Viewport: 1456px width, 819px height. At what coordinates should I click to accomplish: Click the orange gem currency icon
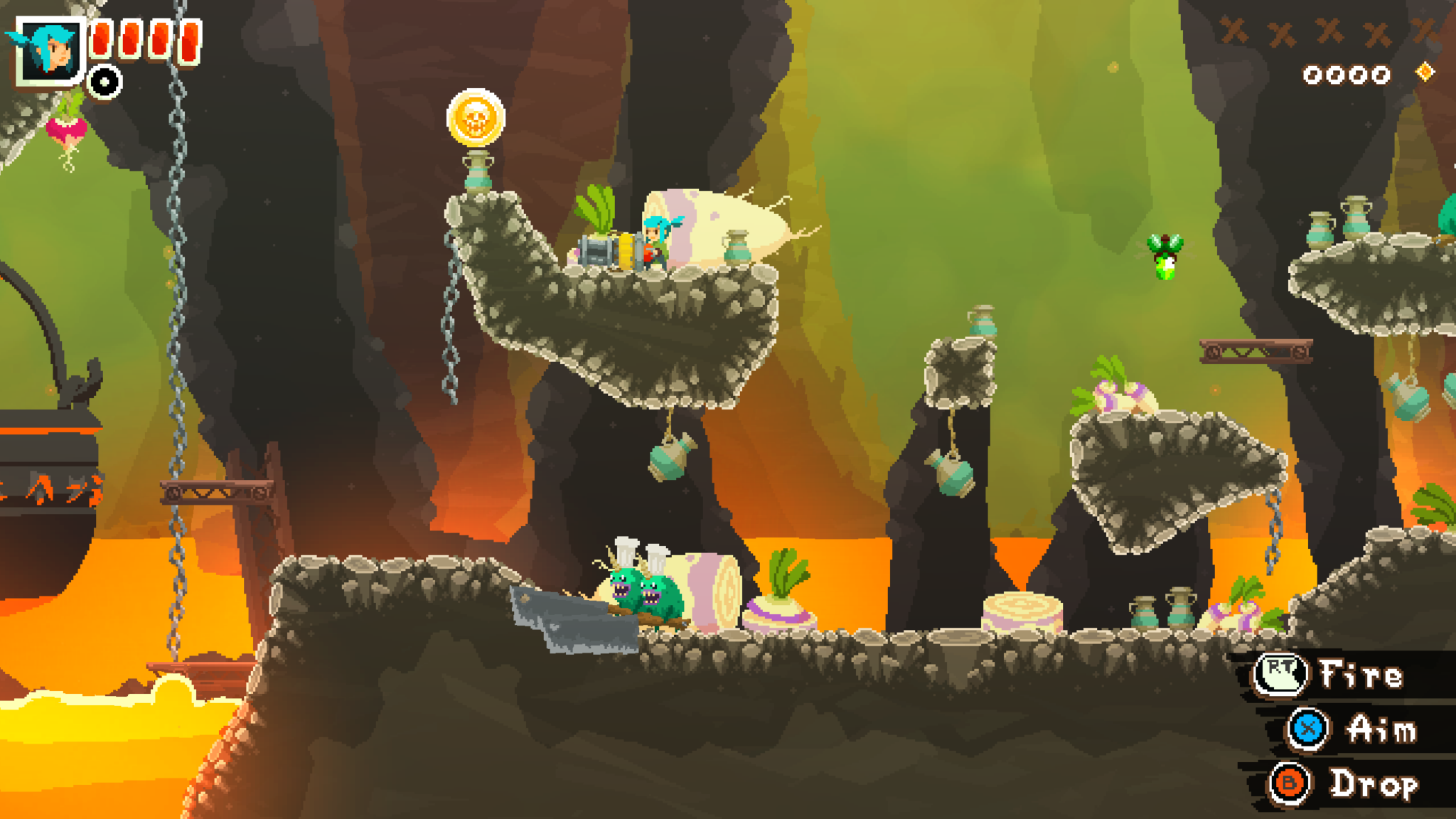(1425, 73)
